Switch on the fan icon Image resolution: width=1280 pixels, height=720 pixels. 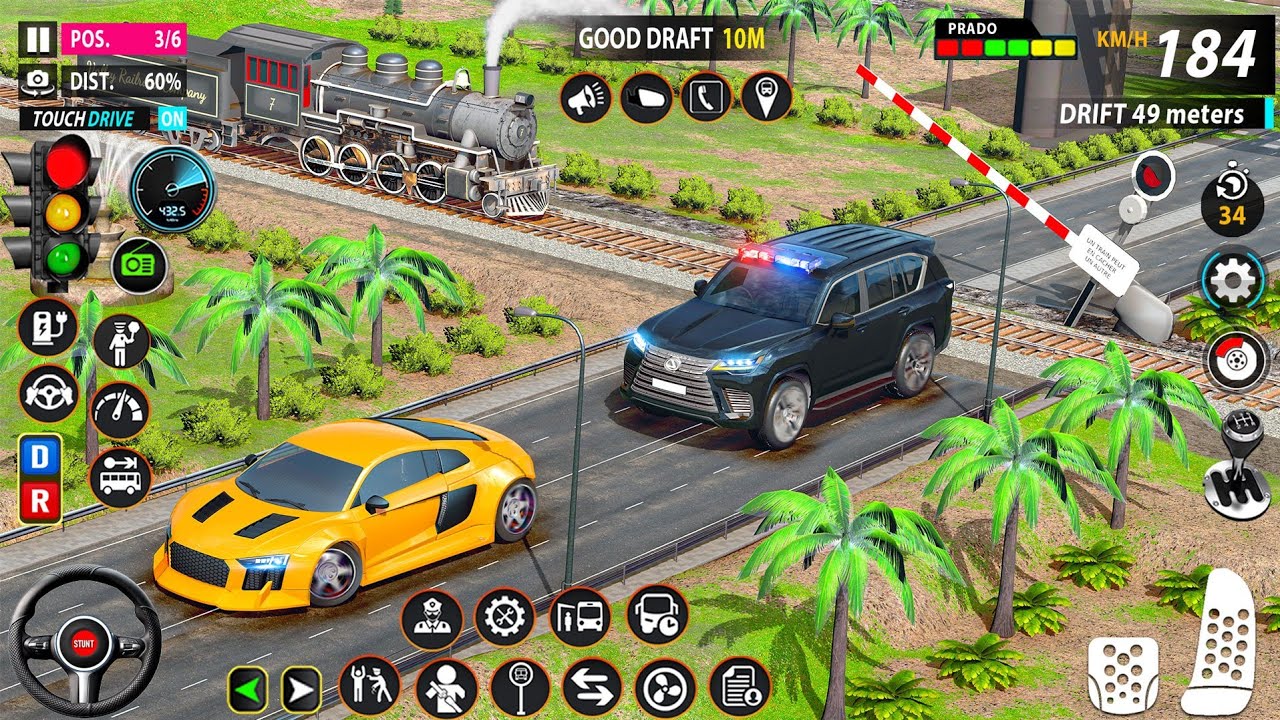pyautogui.click(x=665, y=687)
